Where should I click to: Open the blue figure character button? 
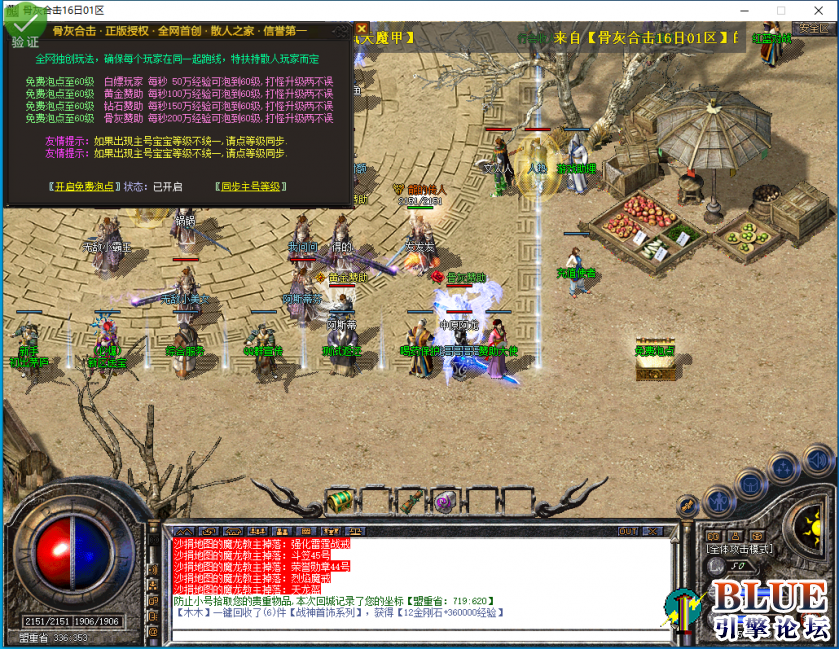[x=717, y=500]
